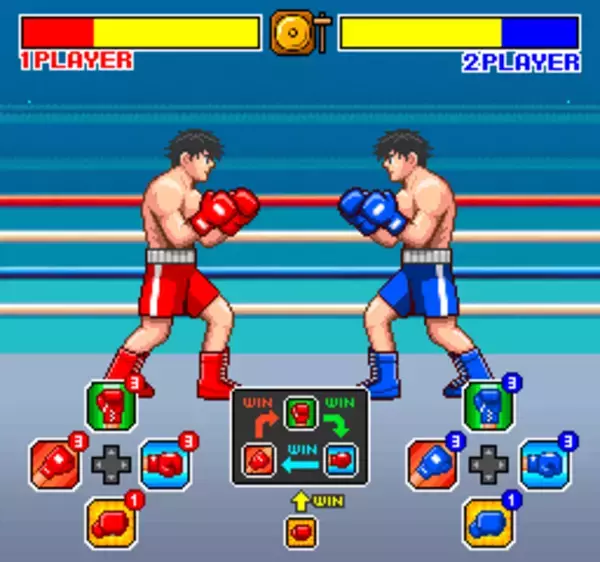Select Player 1's green punch button
Screen dimensions: 600x562
point(111,406)
